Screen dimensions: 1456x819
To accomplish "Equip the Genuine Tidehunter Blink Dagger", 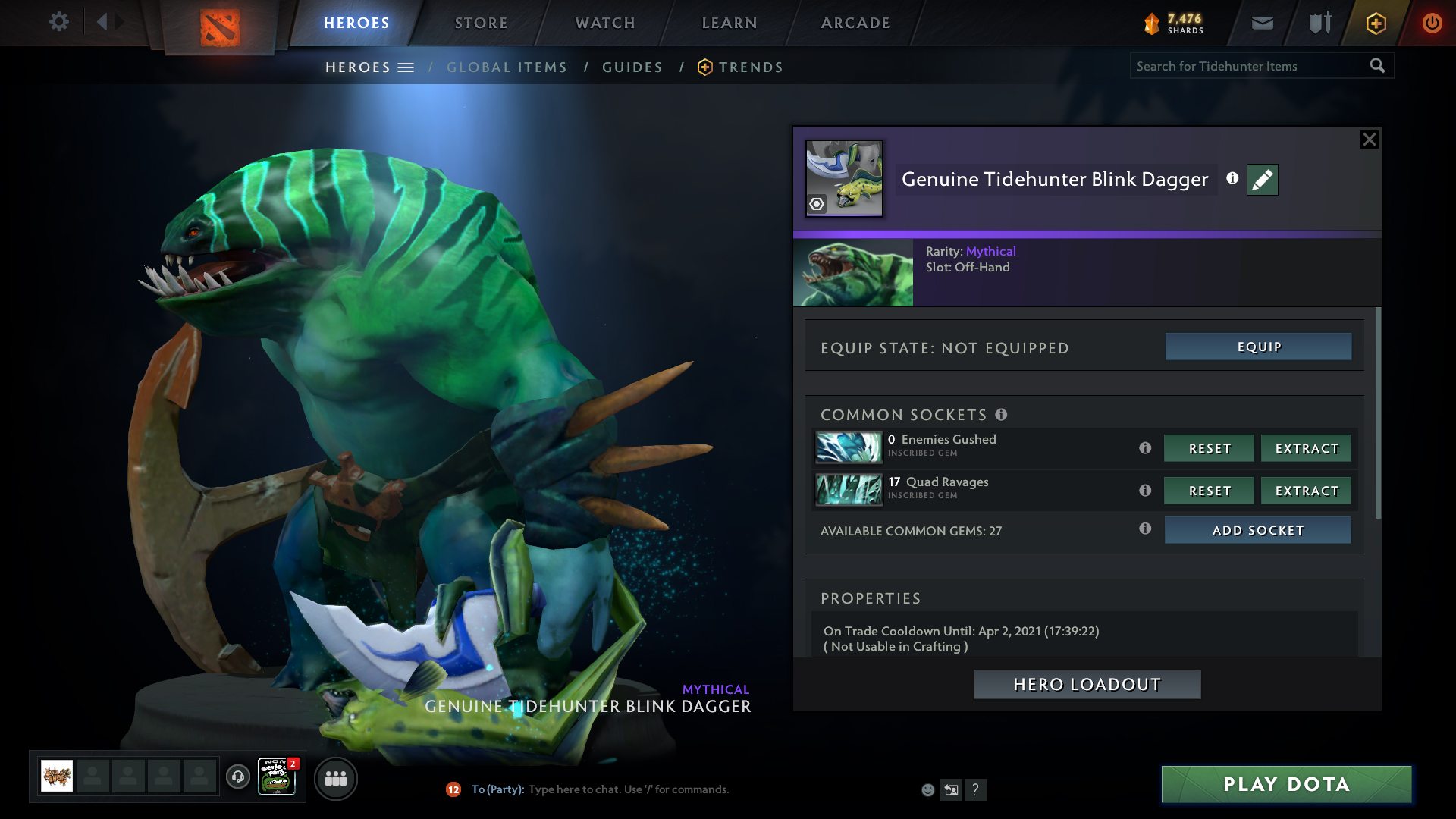I will (x=1258, y=347).
